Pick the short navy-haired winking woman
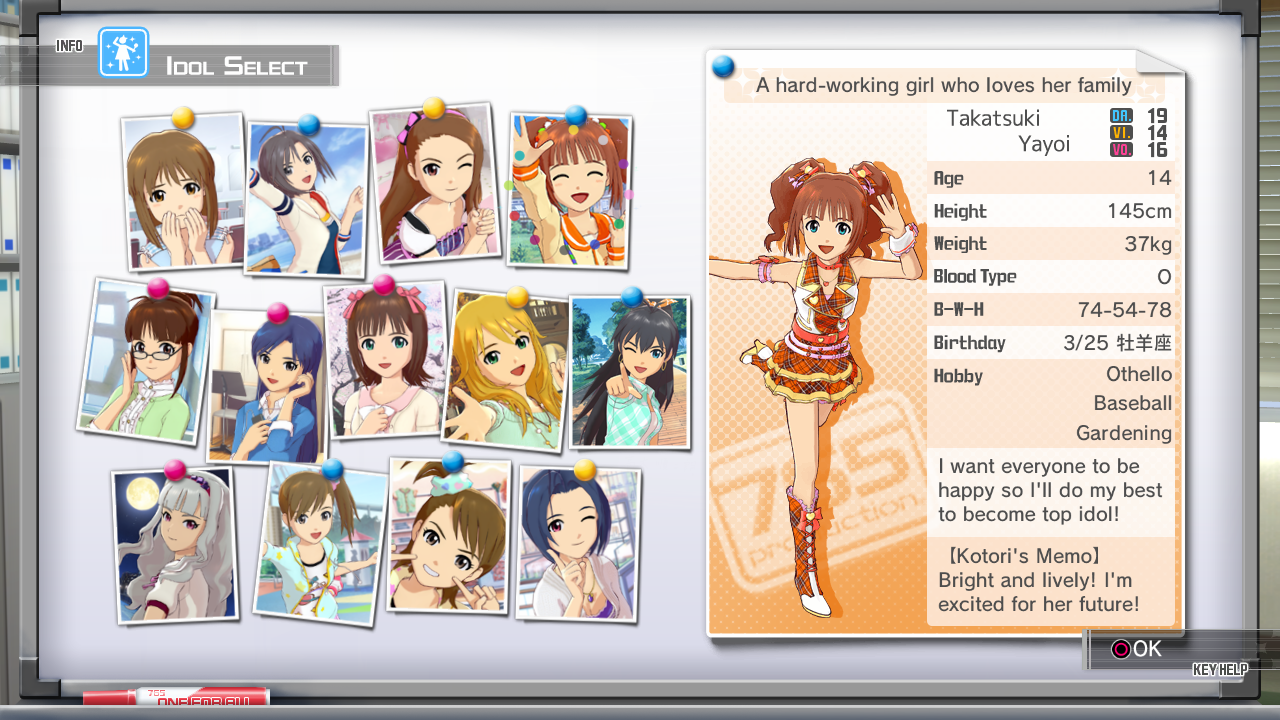This screenshot has width=1280, height=720. click(578, 545)
